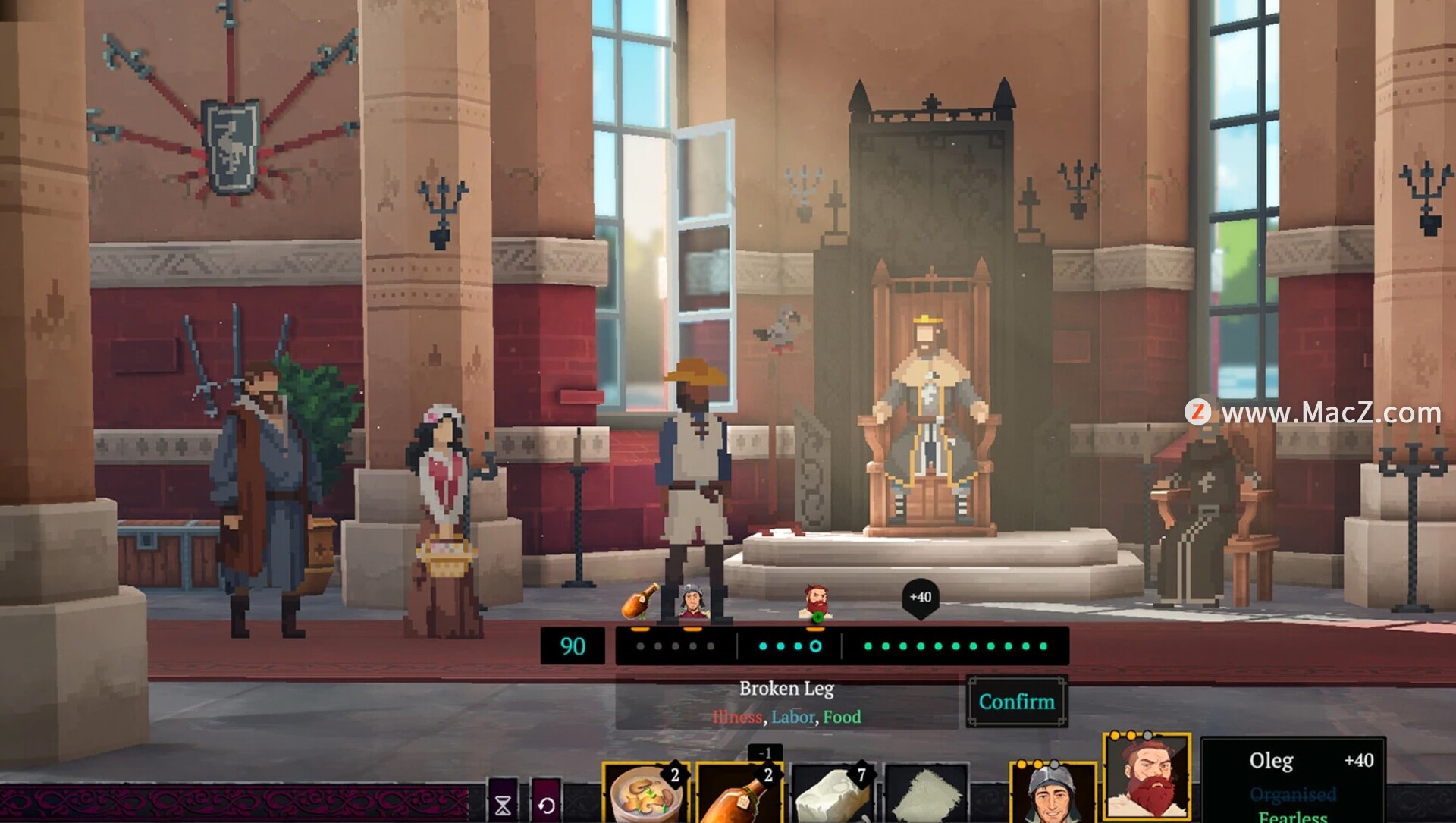Confirm the Broken Leg assignment

(1016, 702)
